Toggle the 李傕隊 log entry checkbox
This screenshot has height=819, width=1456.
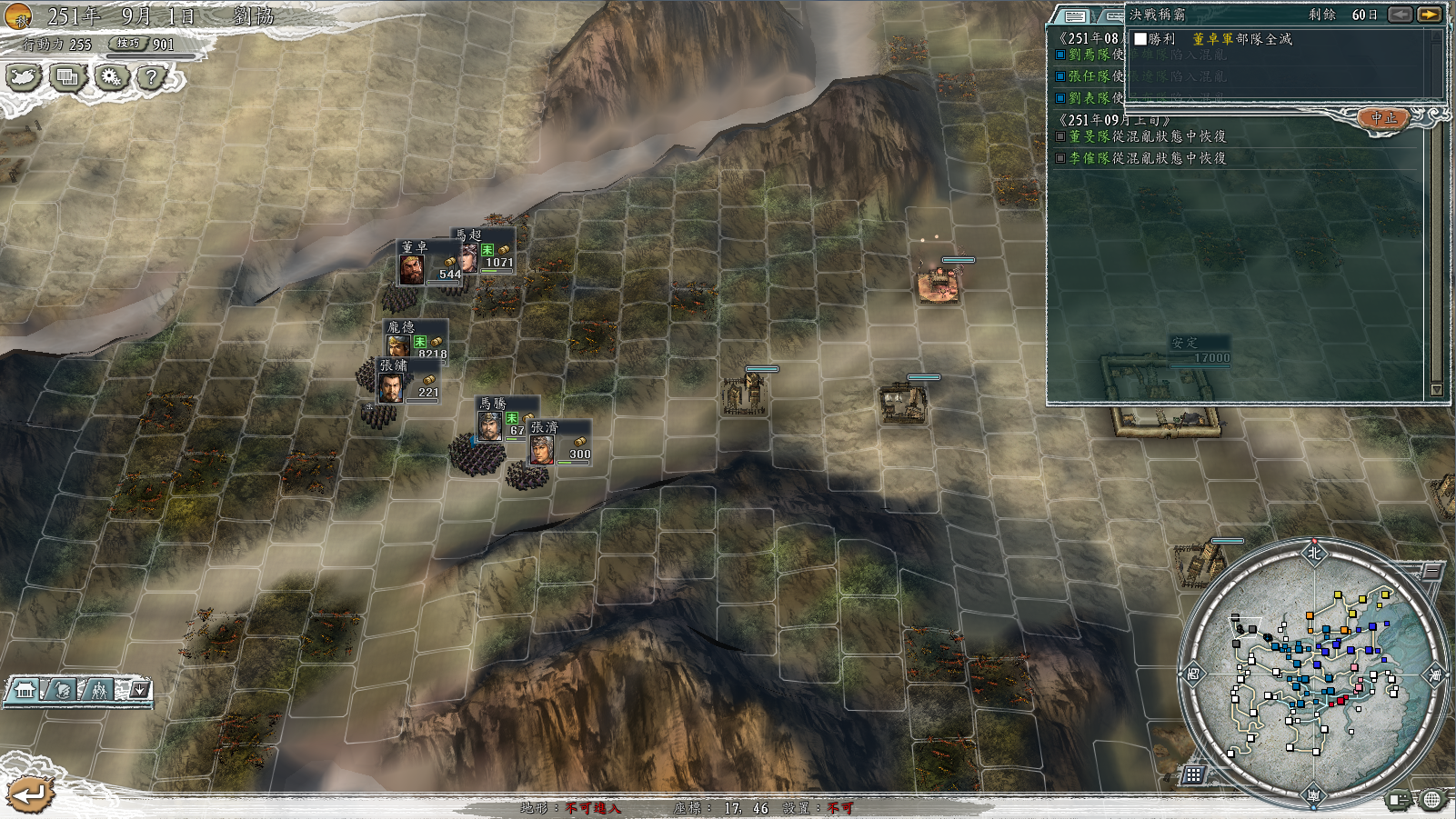1060,158
